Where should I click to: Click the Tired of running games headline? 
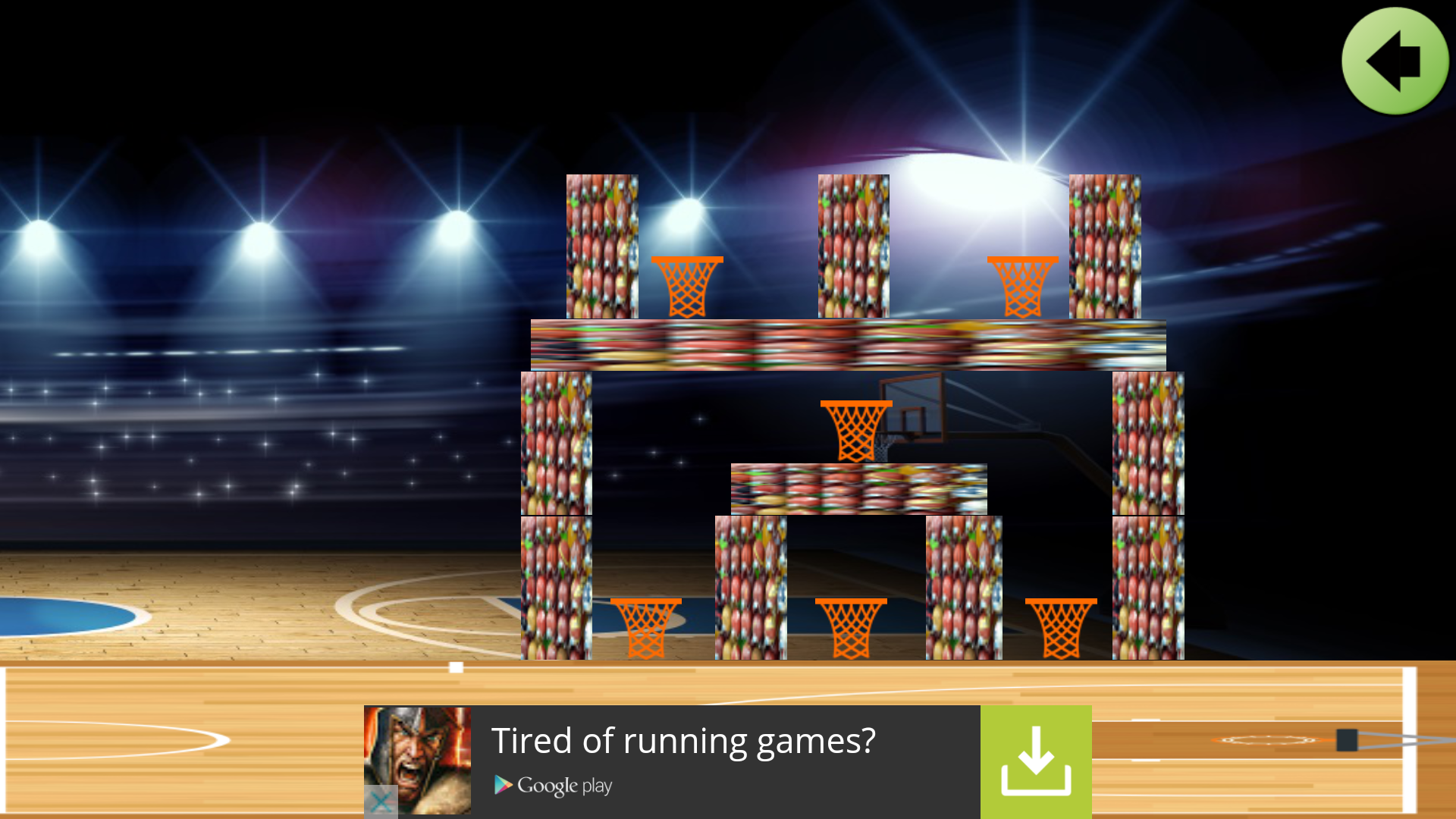(x=685, y=741)
